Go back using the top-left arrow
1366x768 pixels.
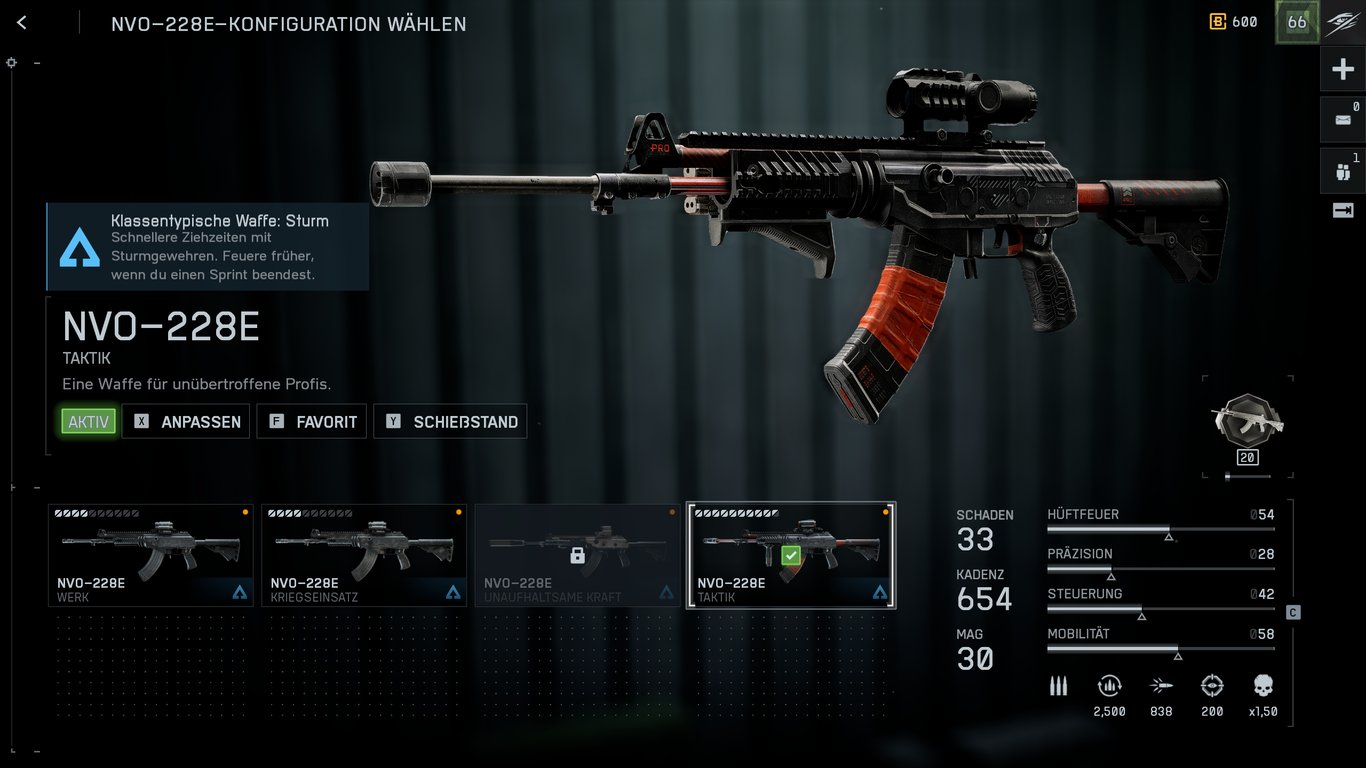(x=22, y=23)
